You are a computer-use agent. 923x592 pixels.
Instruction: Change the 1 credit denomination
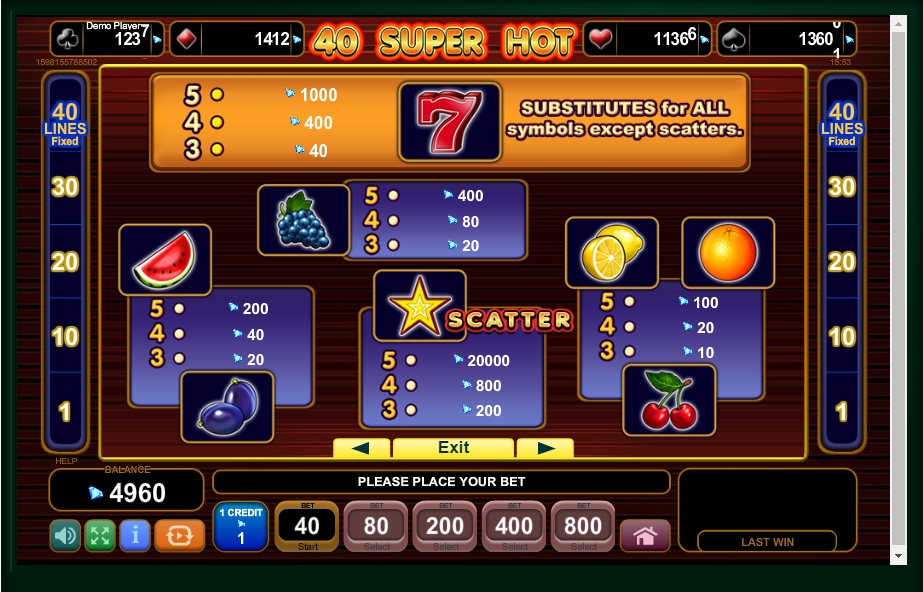point(240,527)
